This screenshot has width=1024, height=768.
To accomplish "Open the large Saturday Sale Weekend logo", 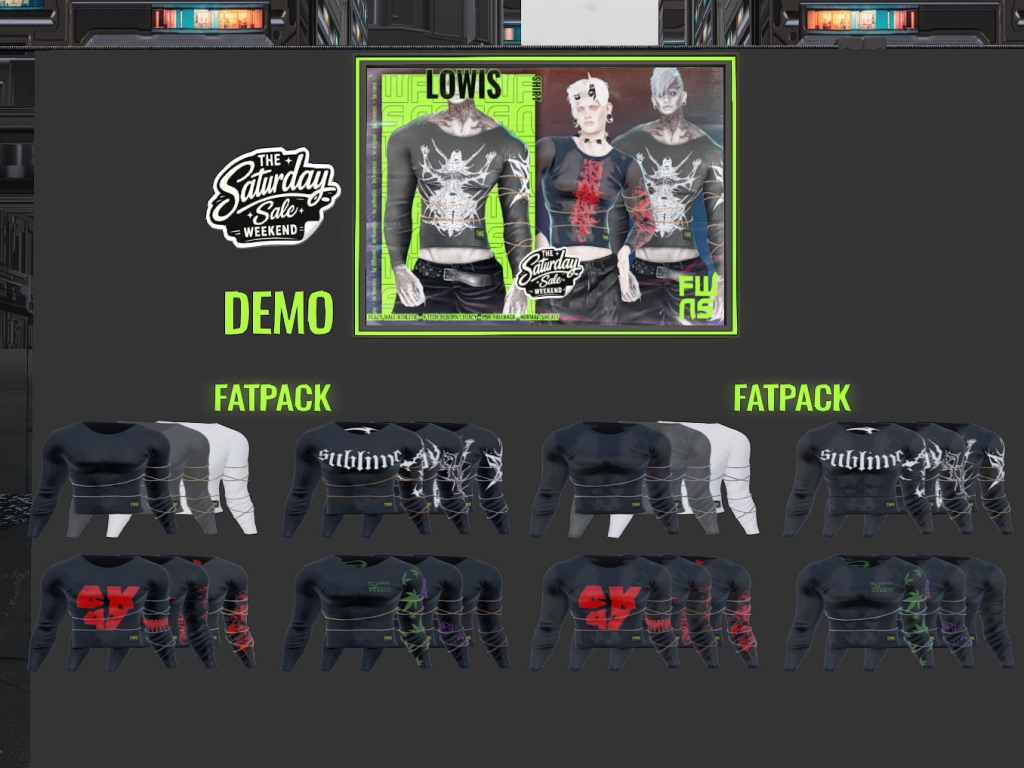I will coord(273,197).
